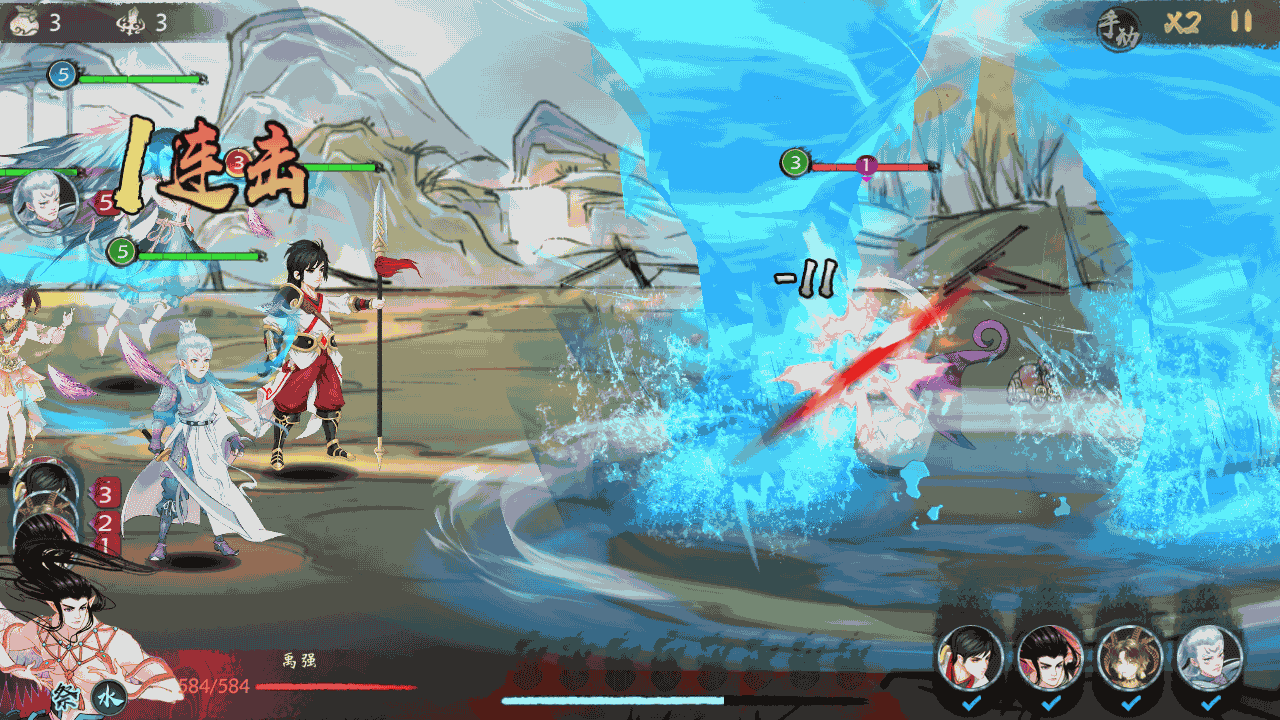Pause the battle
The width and height of the screenshot is (1280, 720).
pos(1241,22)
